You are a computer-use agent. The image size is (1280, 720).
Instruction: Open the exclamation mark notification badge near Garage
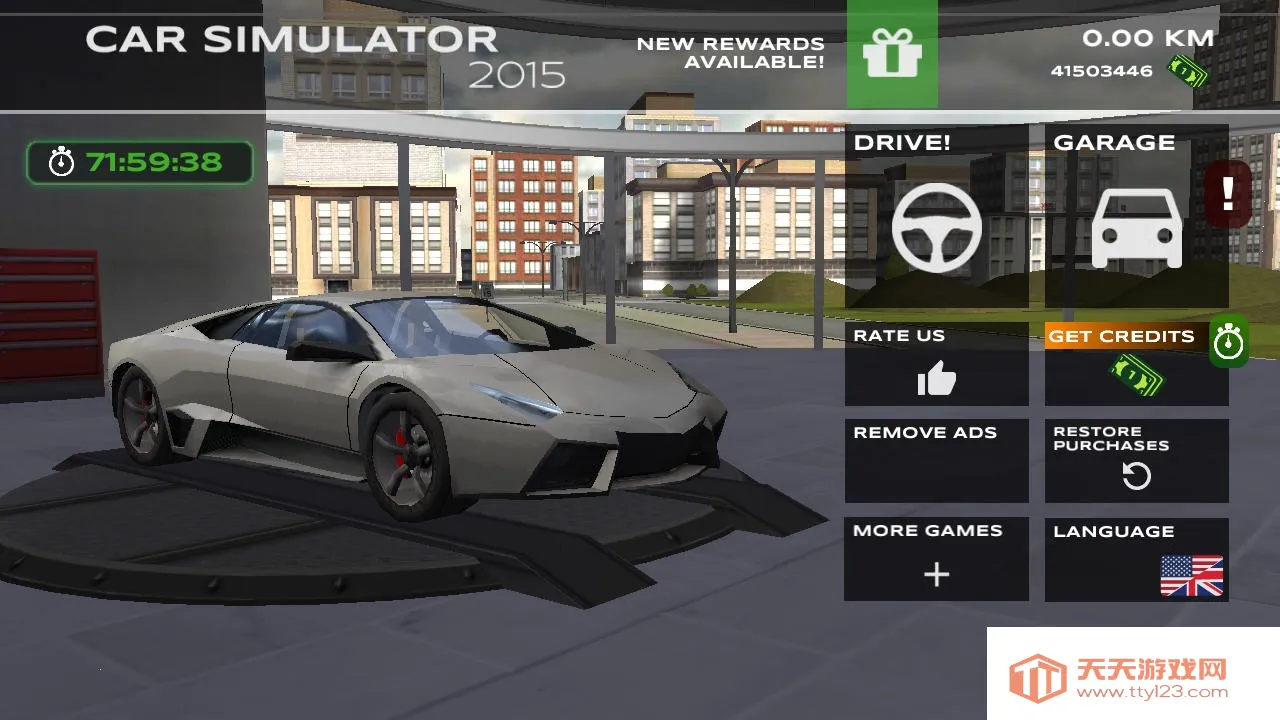tap(1229, 192)
